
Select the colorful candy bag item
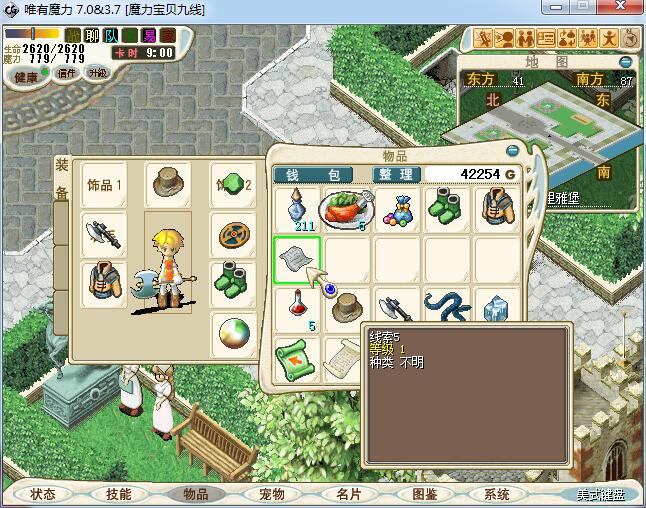tap(397, 209)
